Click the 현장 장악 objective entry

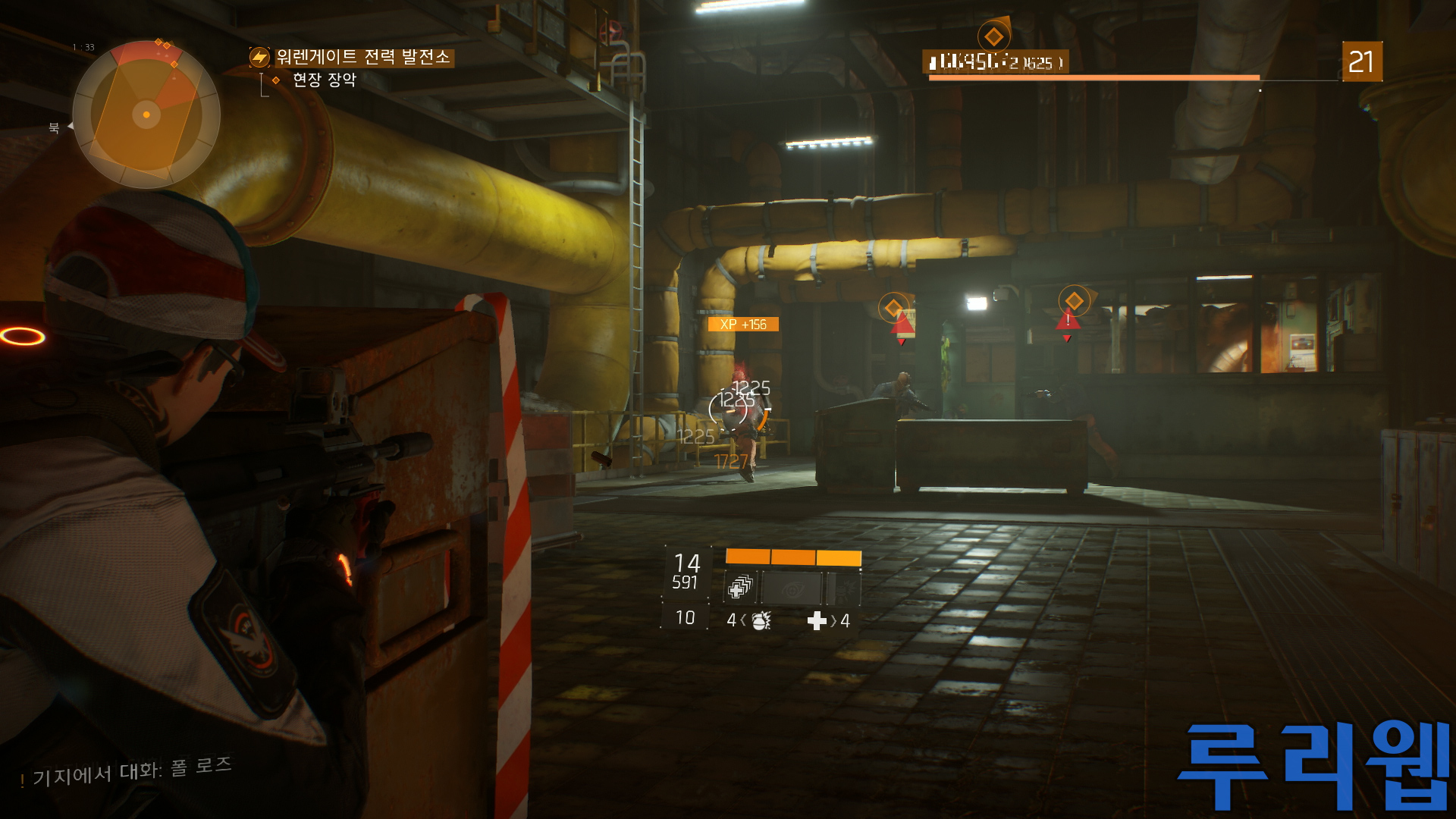click(x=324, y=80)
